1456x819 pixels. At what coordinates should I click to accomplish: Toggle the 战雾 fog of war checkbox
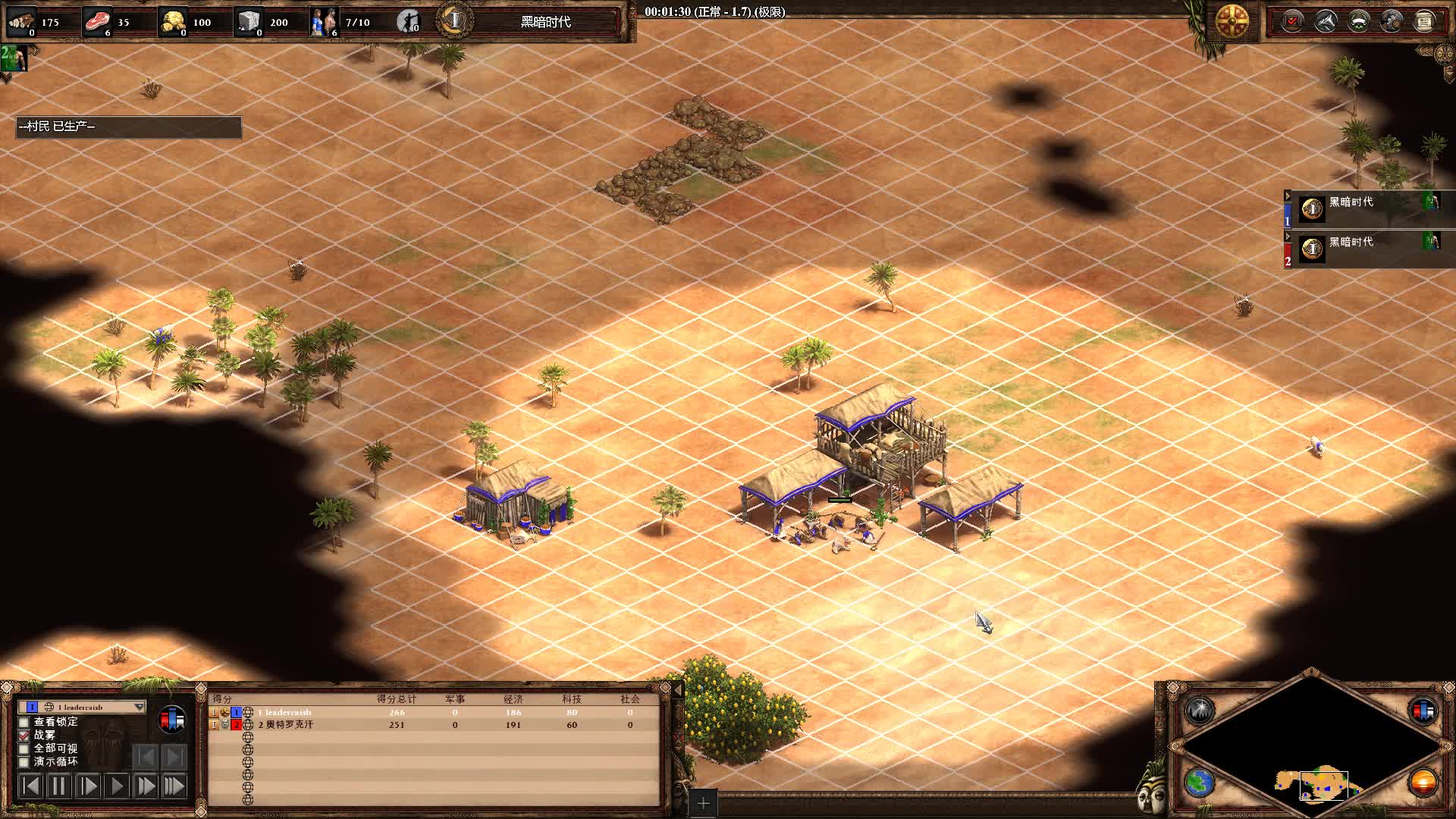point(24,735)
